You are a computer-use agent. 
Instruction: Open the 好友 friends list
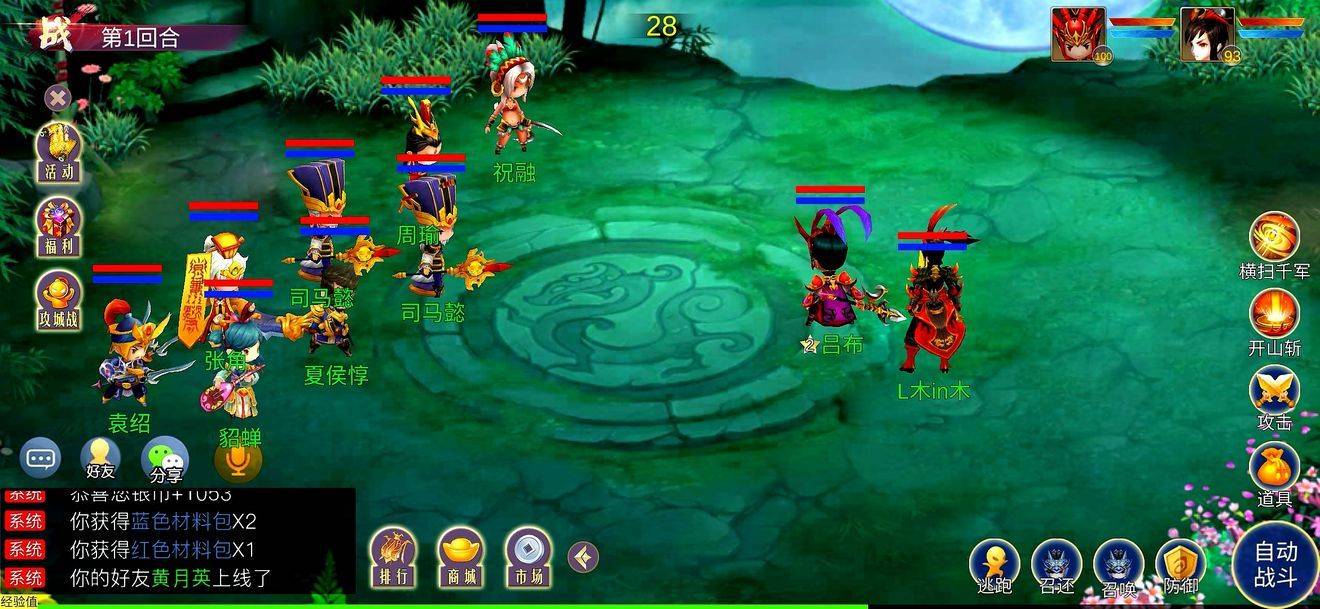[x=100, y=459]
